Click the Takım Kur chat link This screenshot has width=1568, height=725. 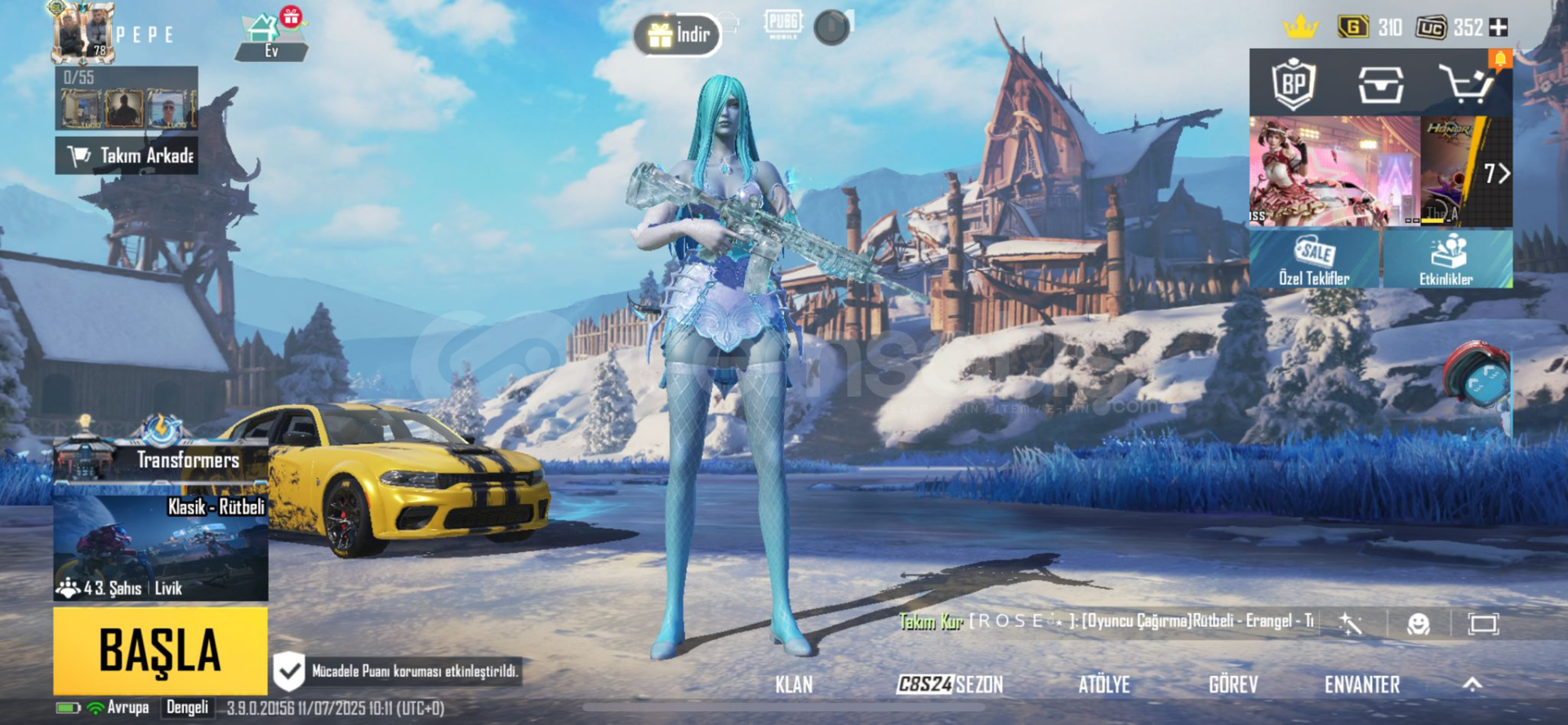point(931,622)
